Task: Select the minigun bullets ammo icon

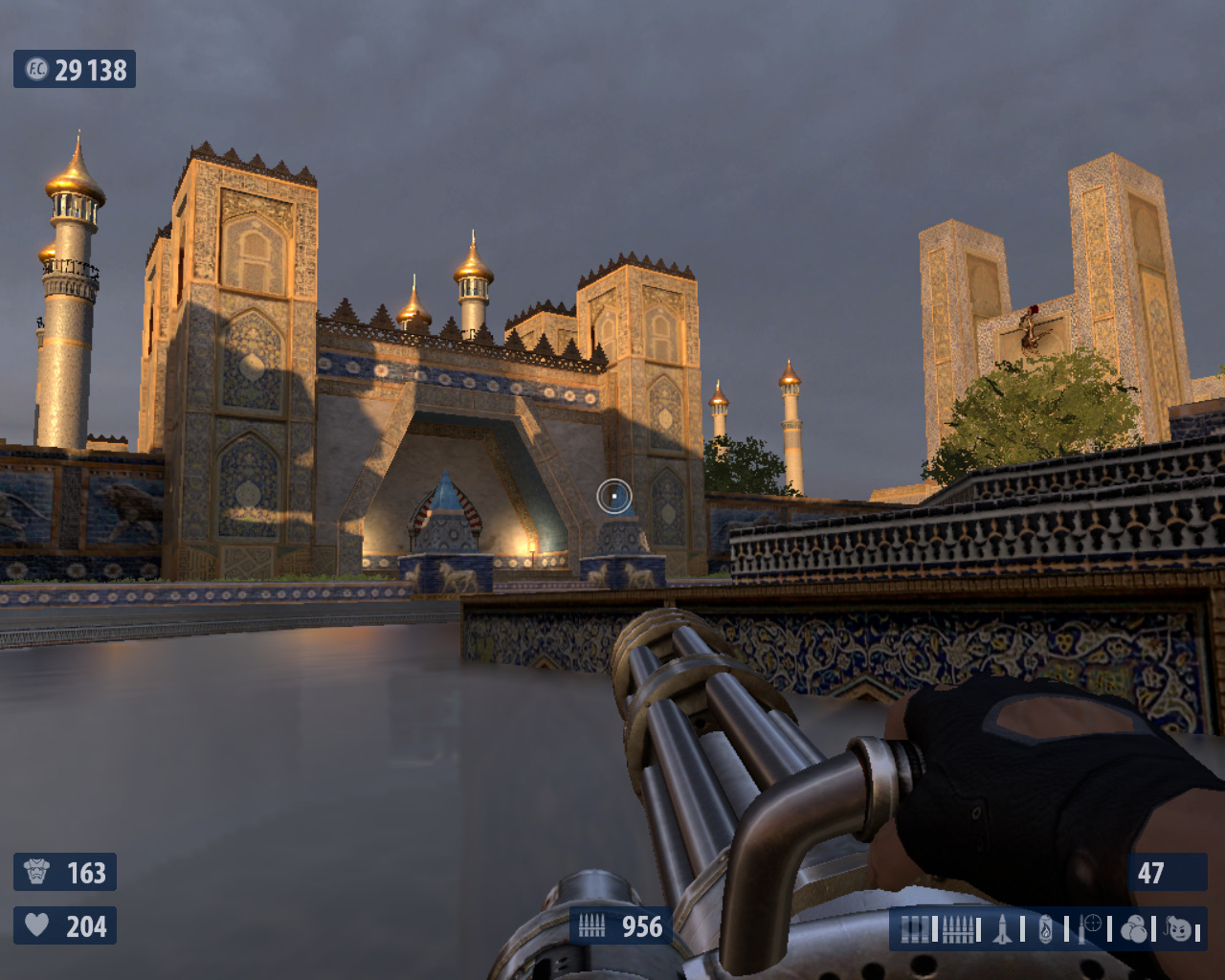Action: 958,929
